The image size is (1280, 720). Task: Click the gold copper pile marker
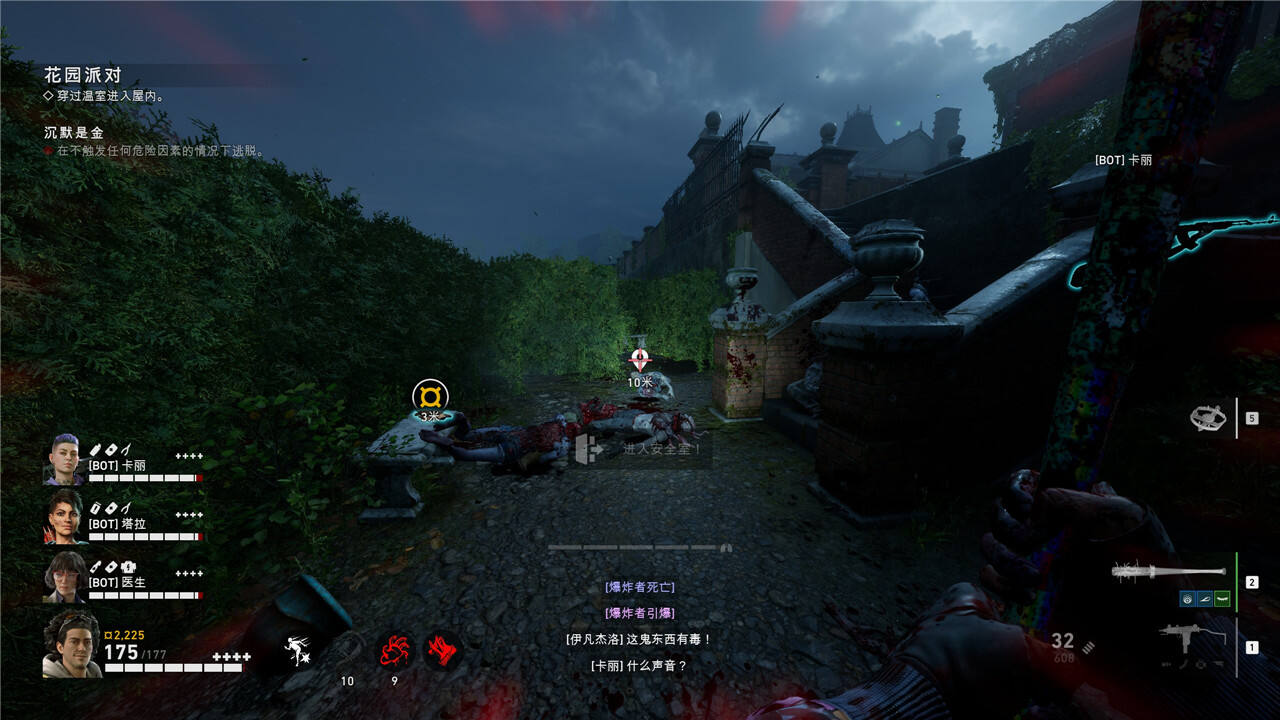click(430, 396)
